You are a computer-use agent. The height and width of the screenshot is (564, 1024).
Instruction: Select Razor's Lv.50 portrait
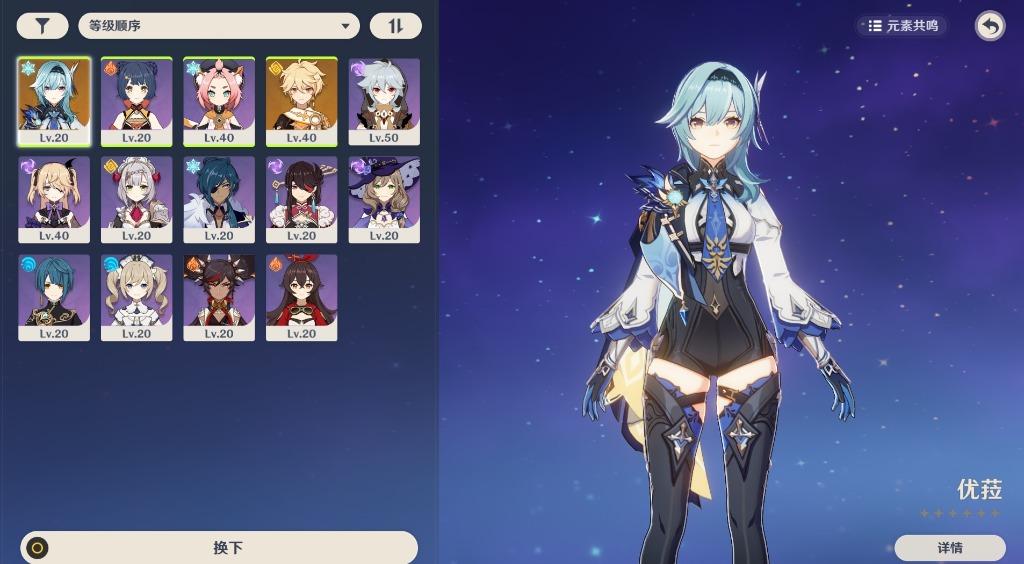point(384,101)
